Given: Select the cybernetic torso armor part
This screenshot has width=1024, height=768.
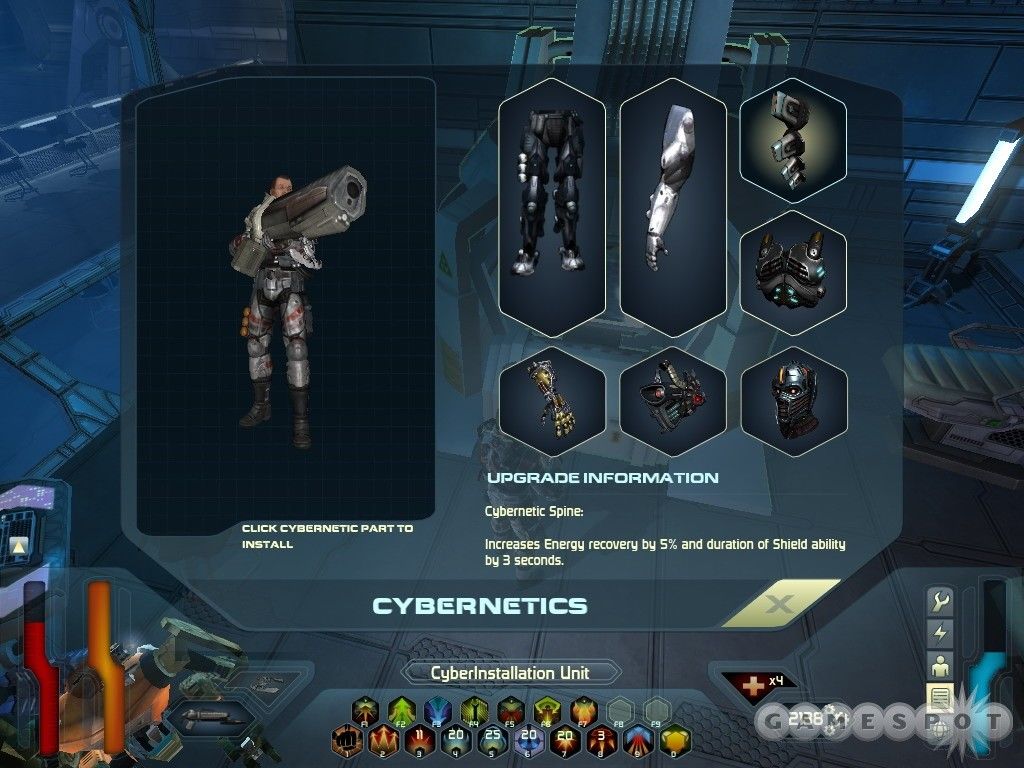Looking at the screenshot, I should click(793, 272).
